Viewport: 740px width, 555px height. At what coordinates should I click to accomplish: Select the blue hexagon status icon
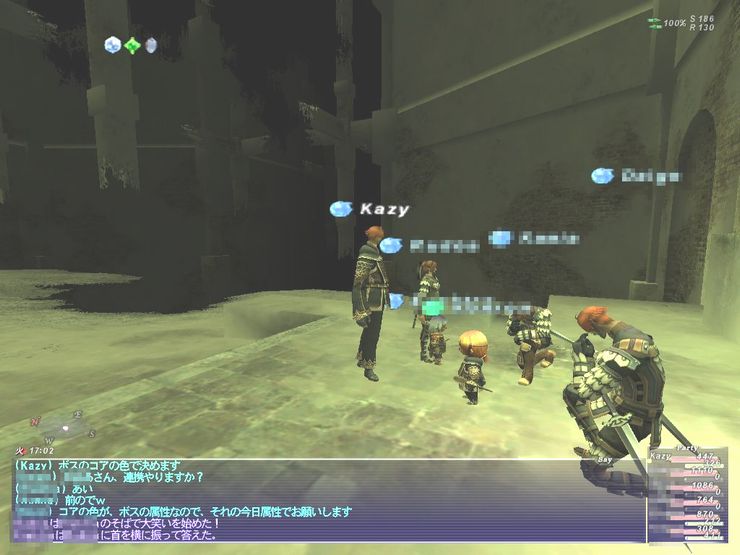[x=112, y=45]
